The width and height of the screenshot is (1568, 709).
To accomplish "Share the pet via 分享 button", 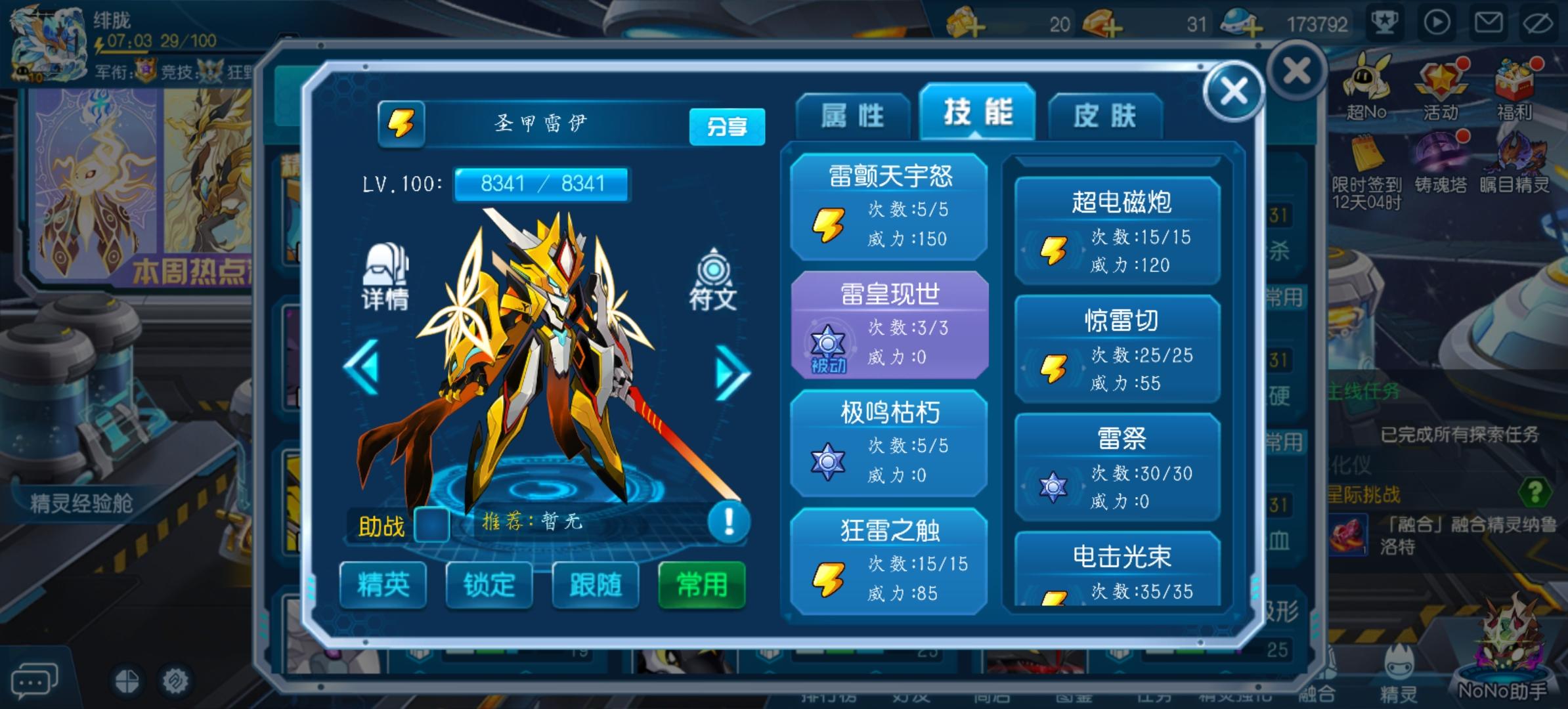I will pyautogui.click(x=729, y=127).
